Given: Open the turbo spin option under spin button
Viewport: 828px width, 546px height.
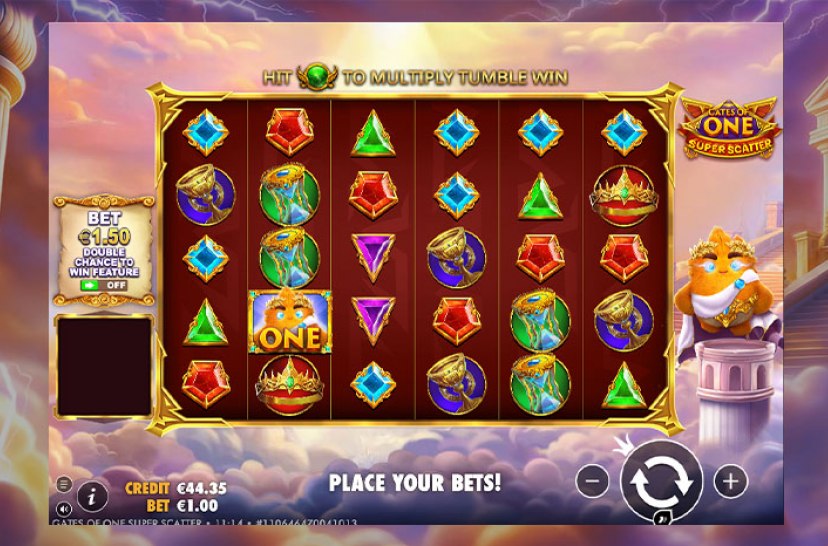Looking at the screenshot, I should click(x=662, y=519).
